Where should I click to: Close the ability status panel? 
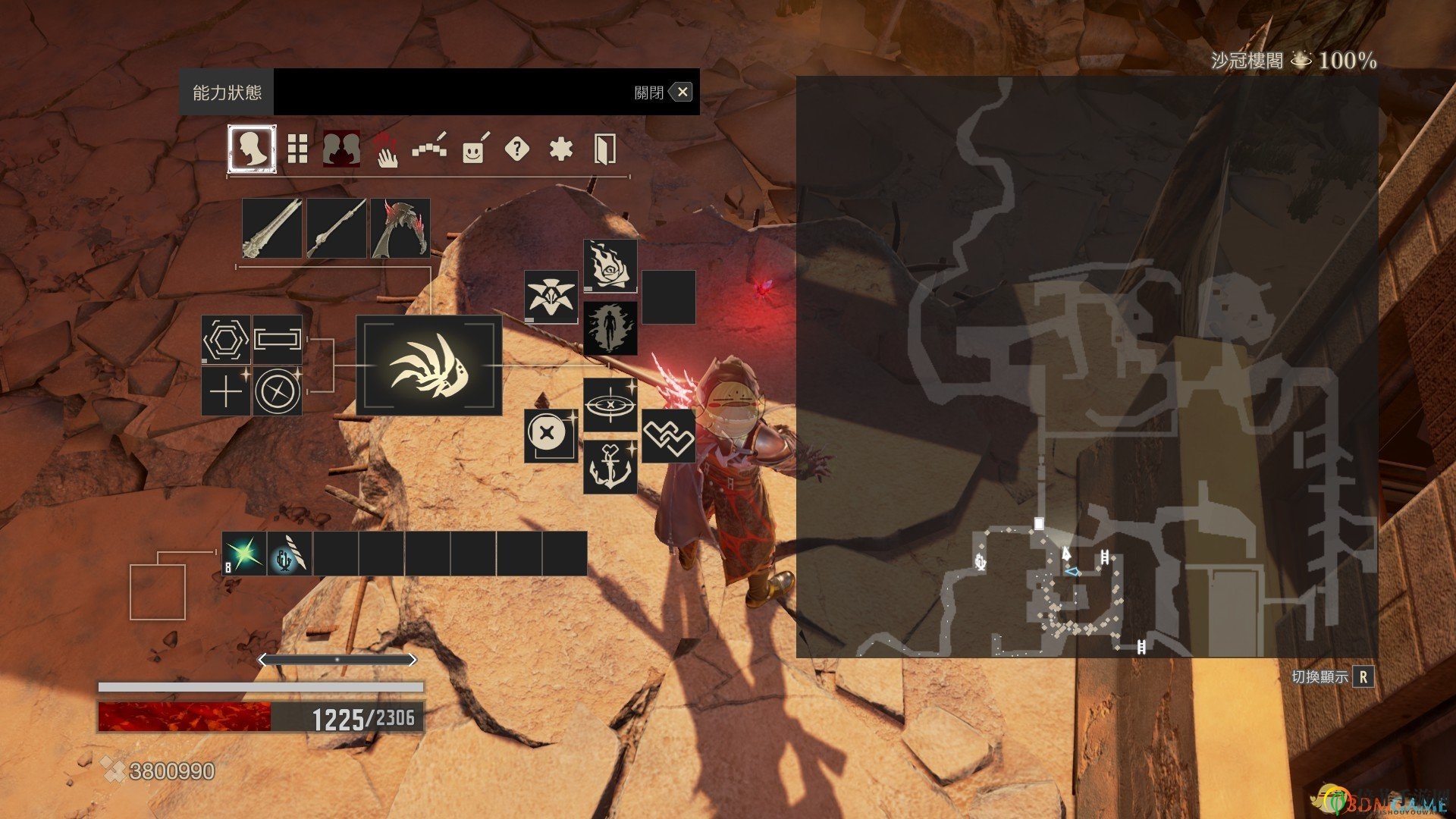click(682, 93)
